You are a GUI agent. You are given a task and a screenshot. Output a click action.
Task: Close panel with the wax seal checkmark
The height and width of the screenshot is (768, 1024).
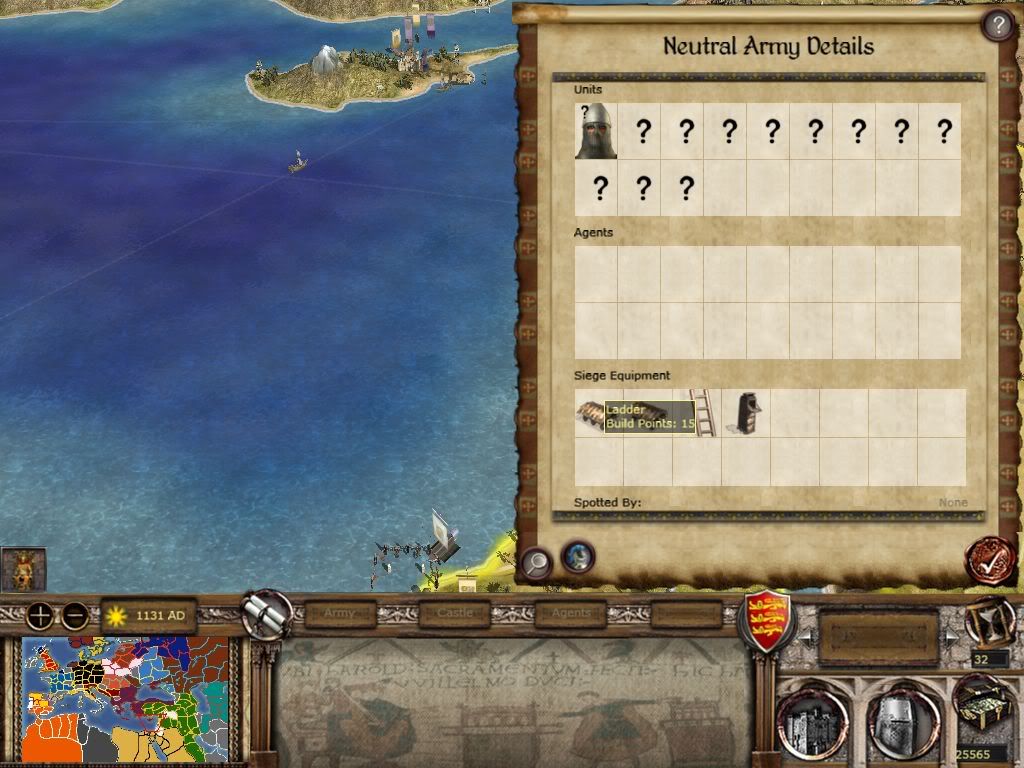(x=989, y=560)
